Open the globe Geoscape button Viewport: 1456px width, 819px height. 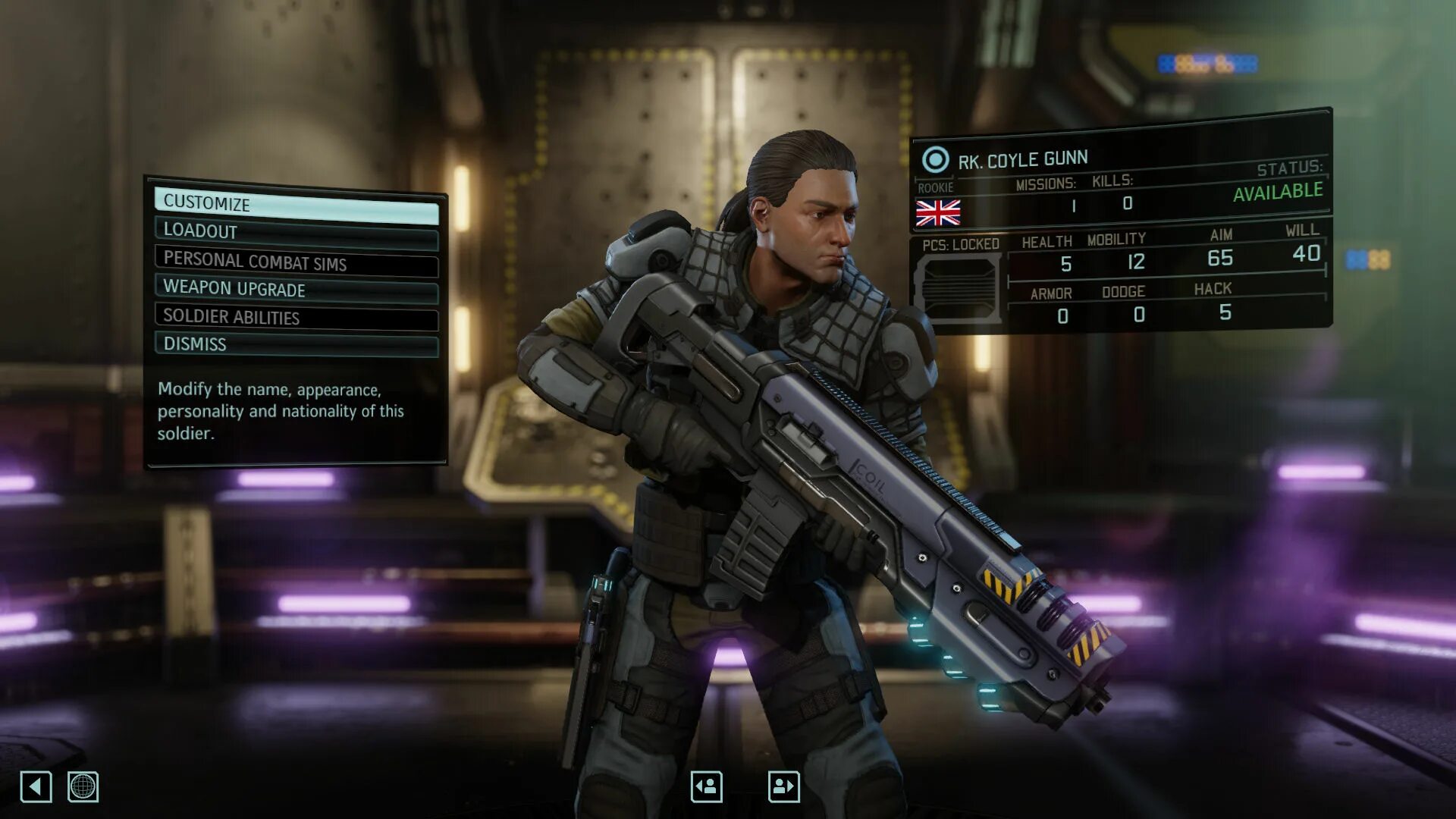(83, 786)
